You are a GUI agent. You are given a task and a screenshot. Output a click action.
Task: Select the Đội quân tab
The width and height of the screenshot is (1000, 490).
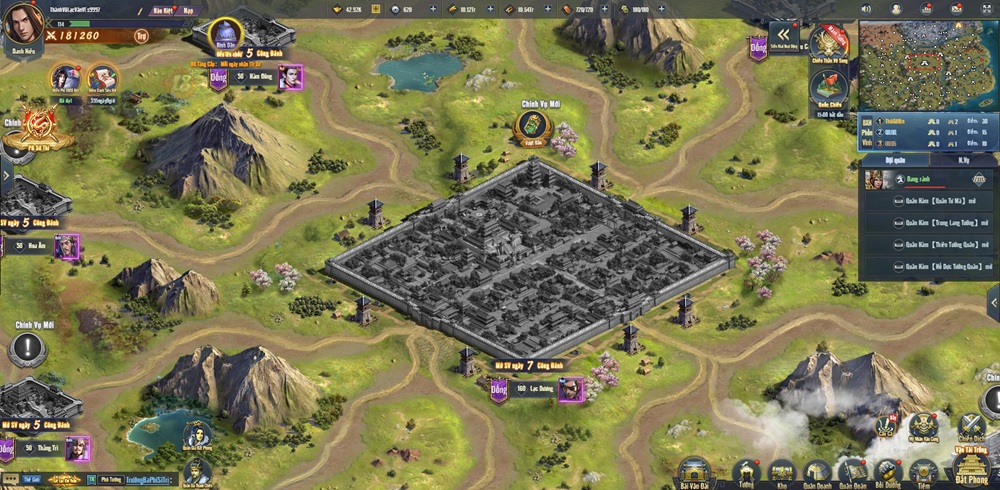click(896, 159)
